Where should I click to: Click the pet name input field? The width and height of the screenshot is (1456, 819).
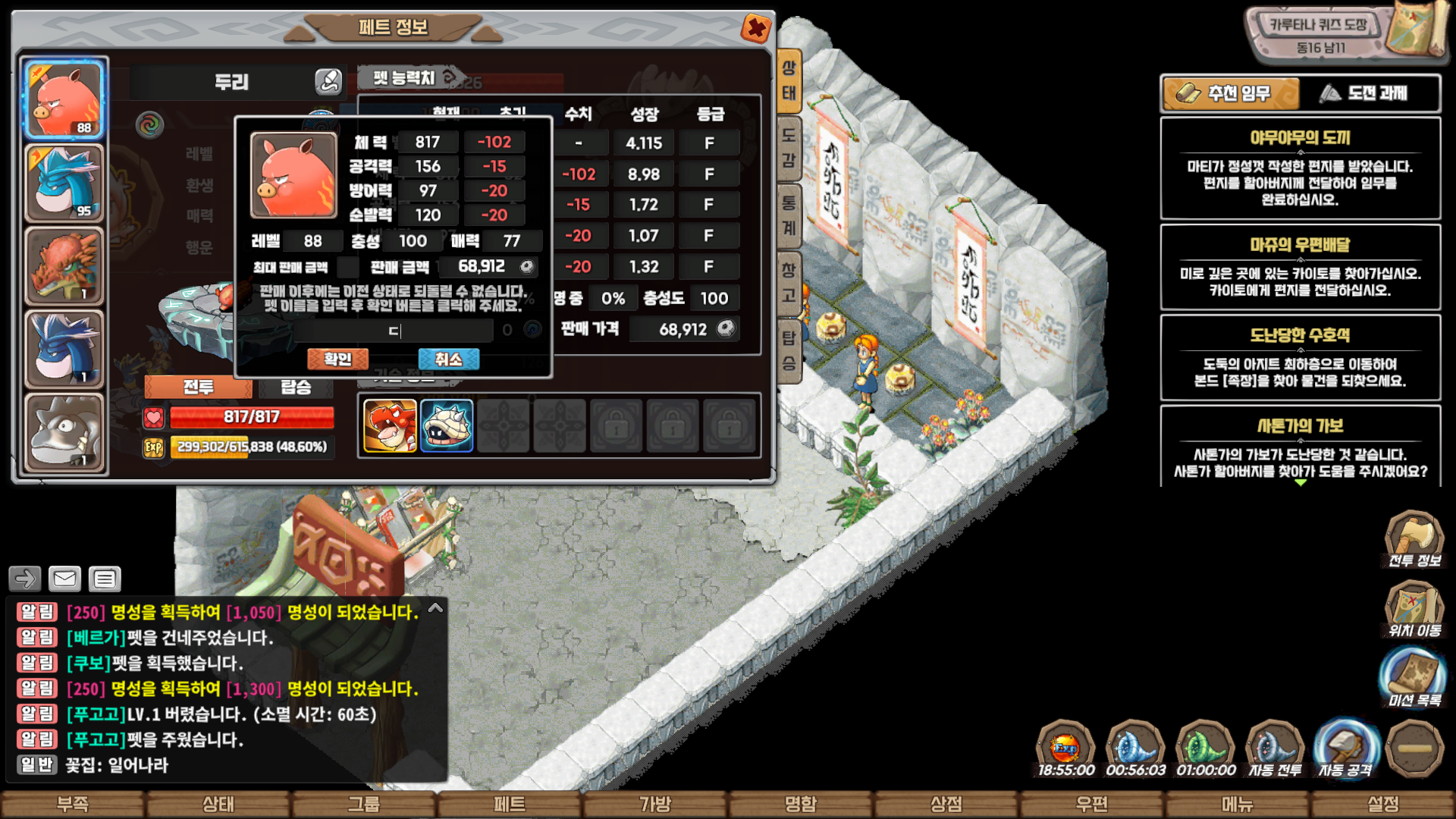tap(394, 331)
